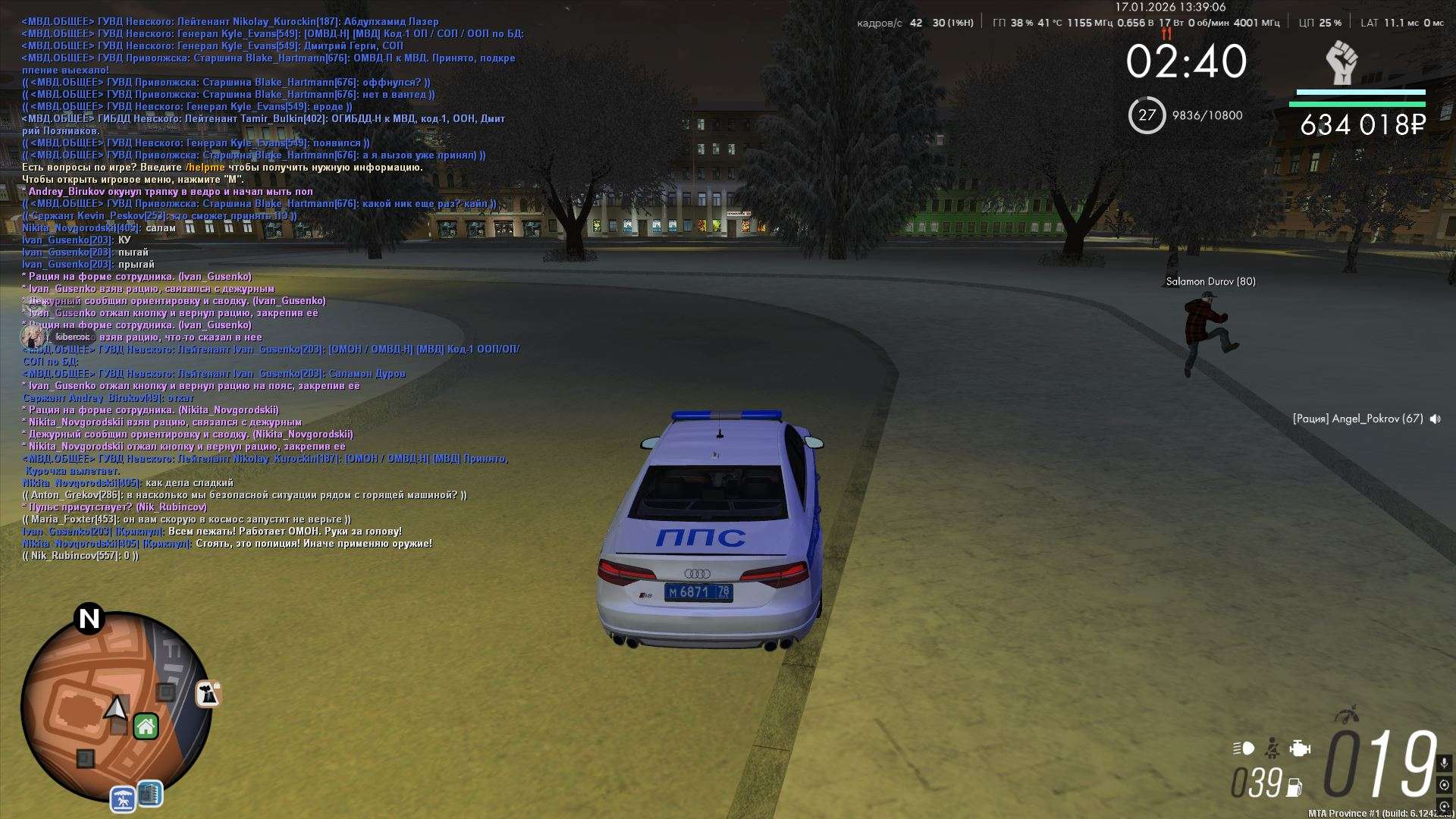Select the factory marker beside the minimap
The height and width of the screenshot is (819, 1456).
207,693
